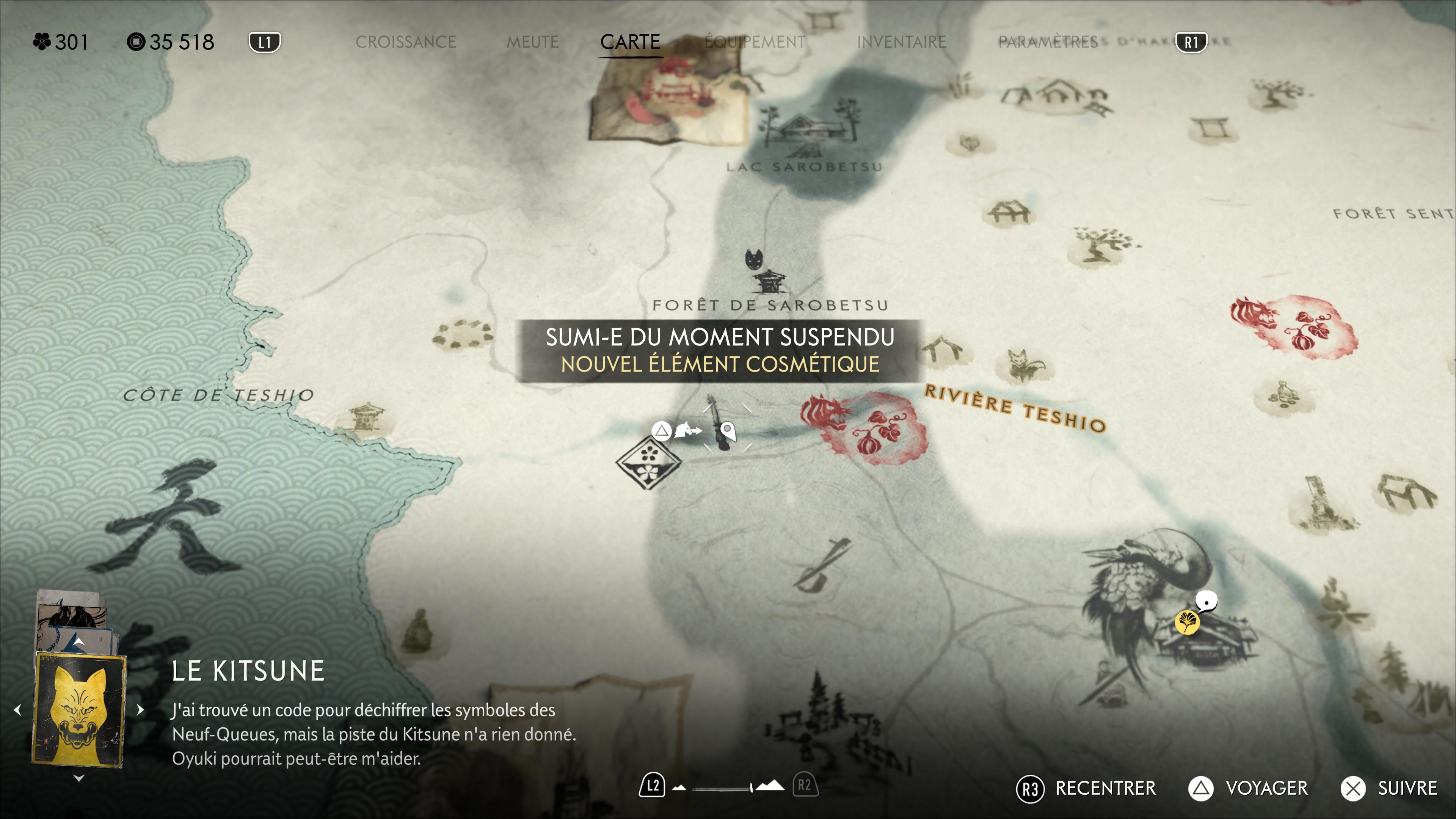Click the Voyager fast travel label
1456x819 pixels.
pyautogui.click(x=1266, y=788)
